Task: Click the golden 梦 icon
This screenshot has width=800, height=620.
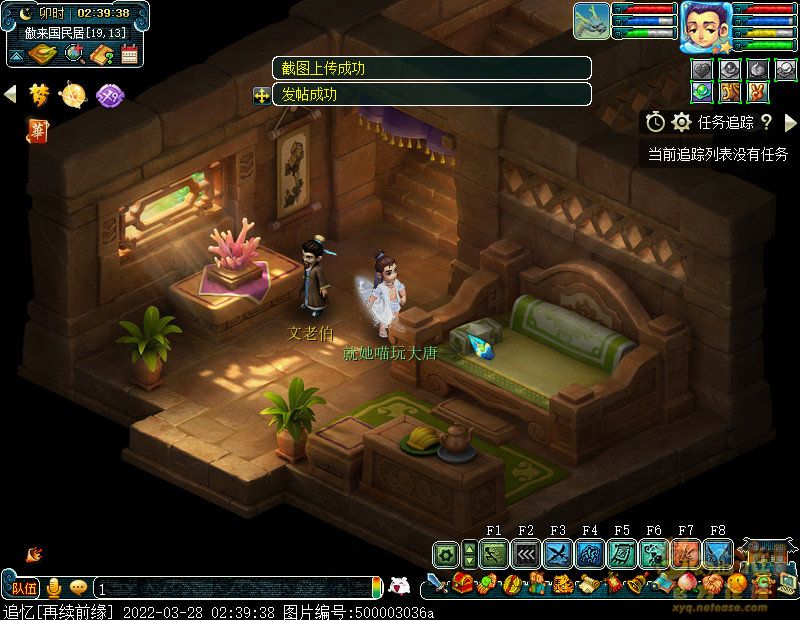Action: [40, 94]
